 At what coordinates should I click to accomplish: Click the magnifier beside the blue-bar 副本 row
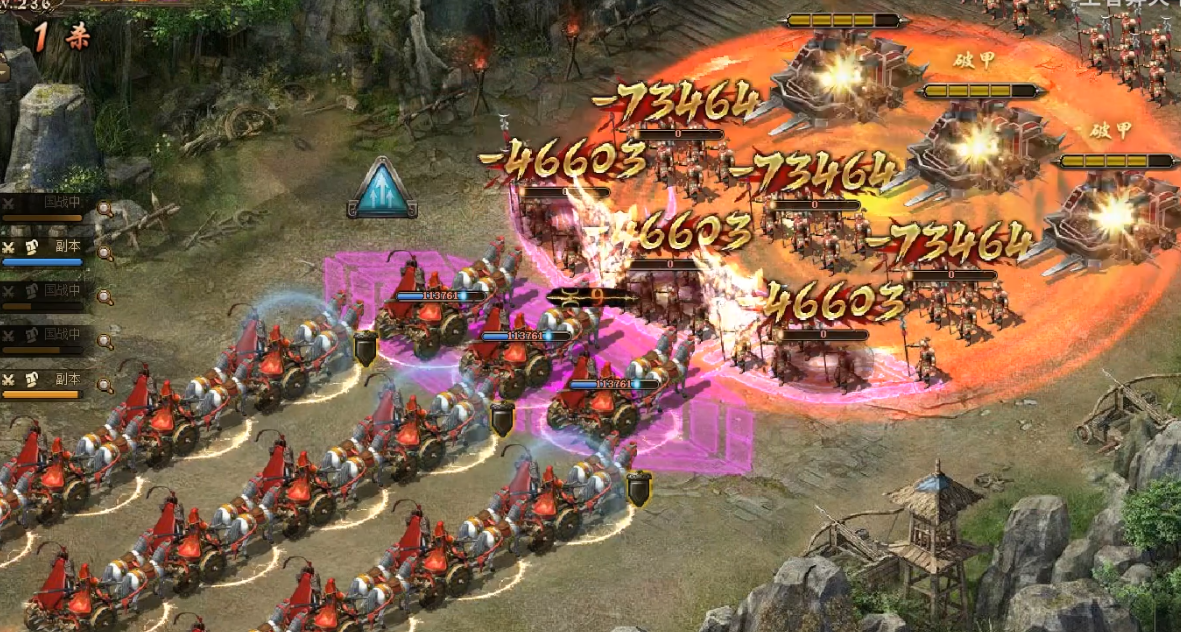tap(104, 250)
